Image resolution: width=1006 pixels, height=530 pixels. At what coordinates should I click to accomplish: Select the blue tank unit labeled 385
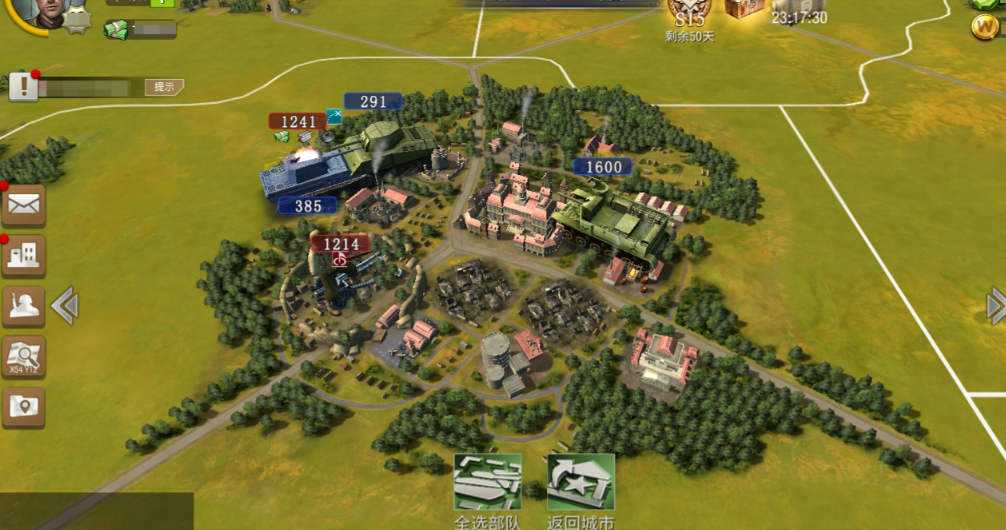pos(310,177)
